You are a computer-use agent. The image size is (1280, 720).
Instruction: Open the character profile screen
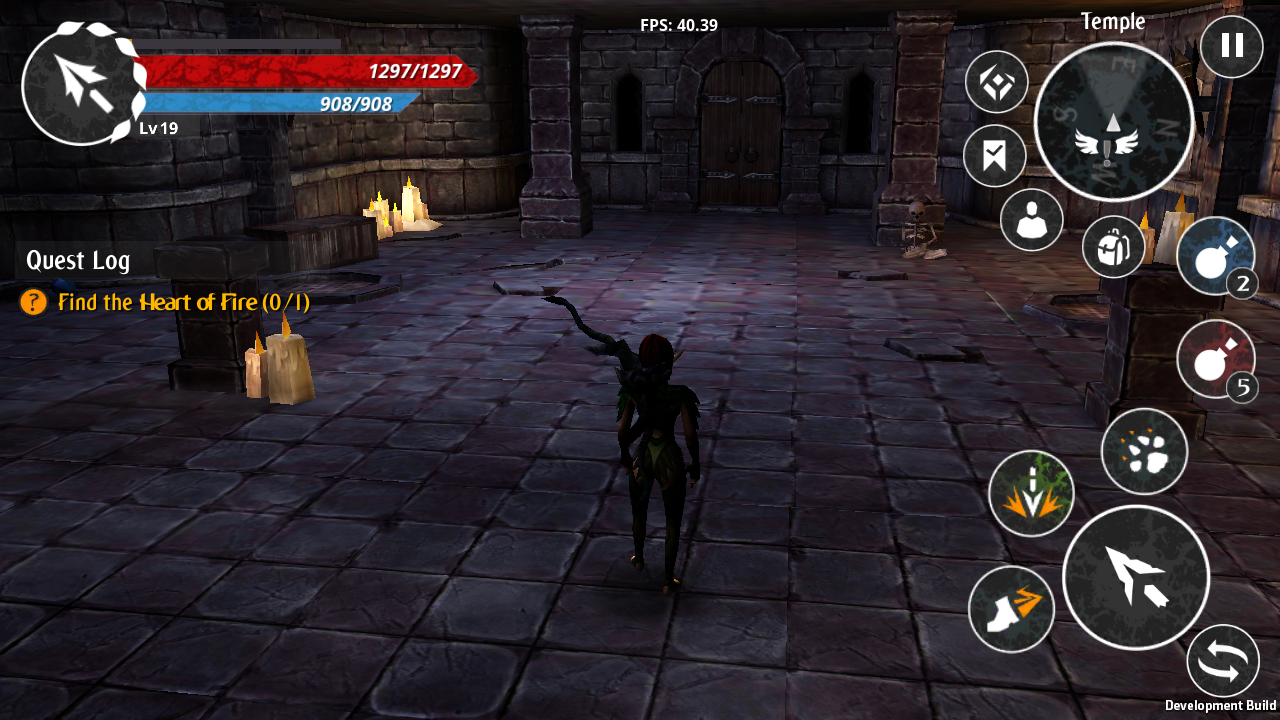coord(1031,220)
